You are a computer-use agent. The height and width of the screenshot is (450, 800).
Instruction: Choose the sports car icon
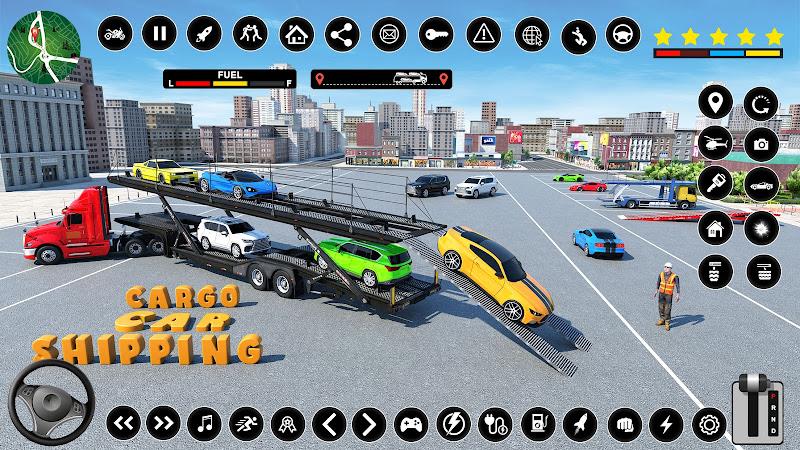pyautogui.click(x=761, y=183)
